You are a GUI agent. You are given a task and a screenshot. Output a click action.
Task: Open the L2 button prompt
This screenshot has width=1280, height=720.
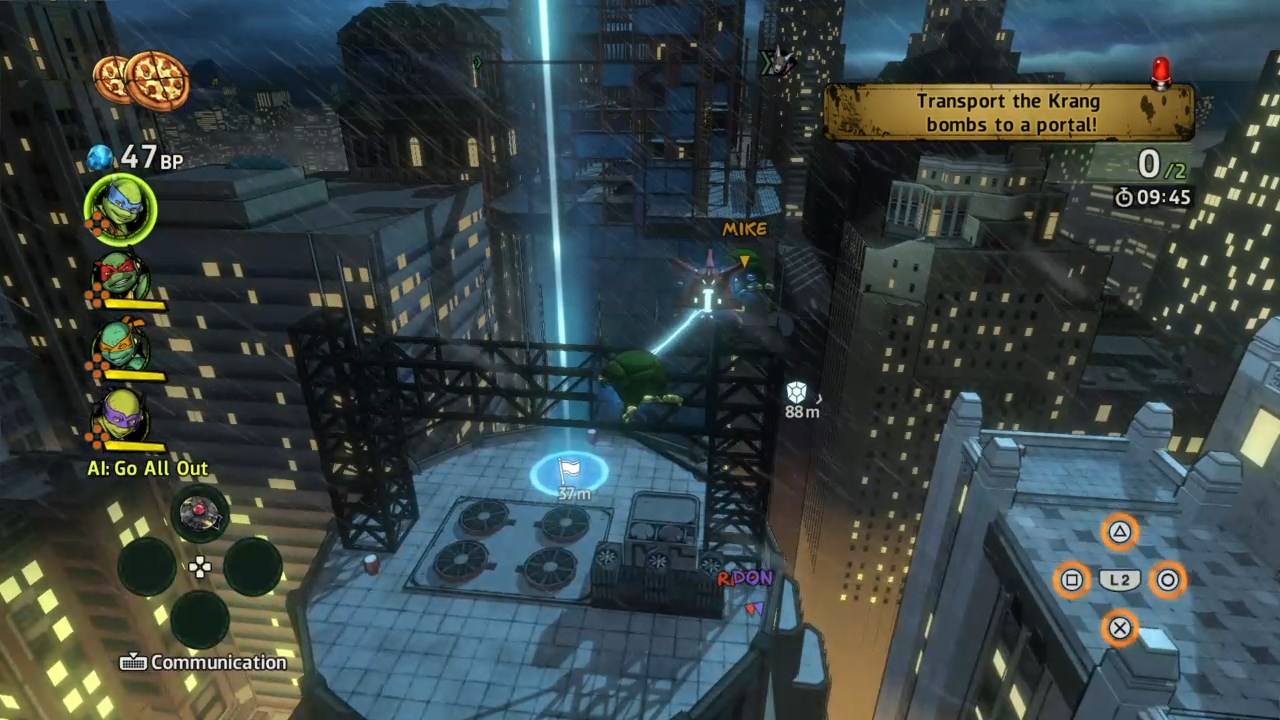[1120, 580]
